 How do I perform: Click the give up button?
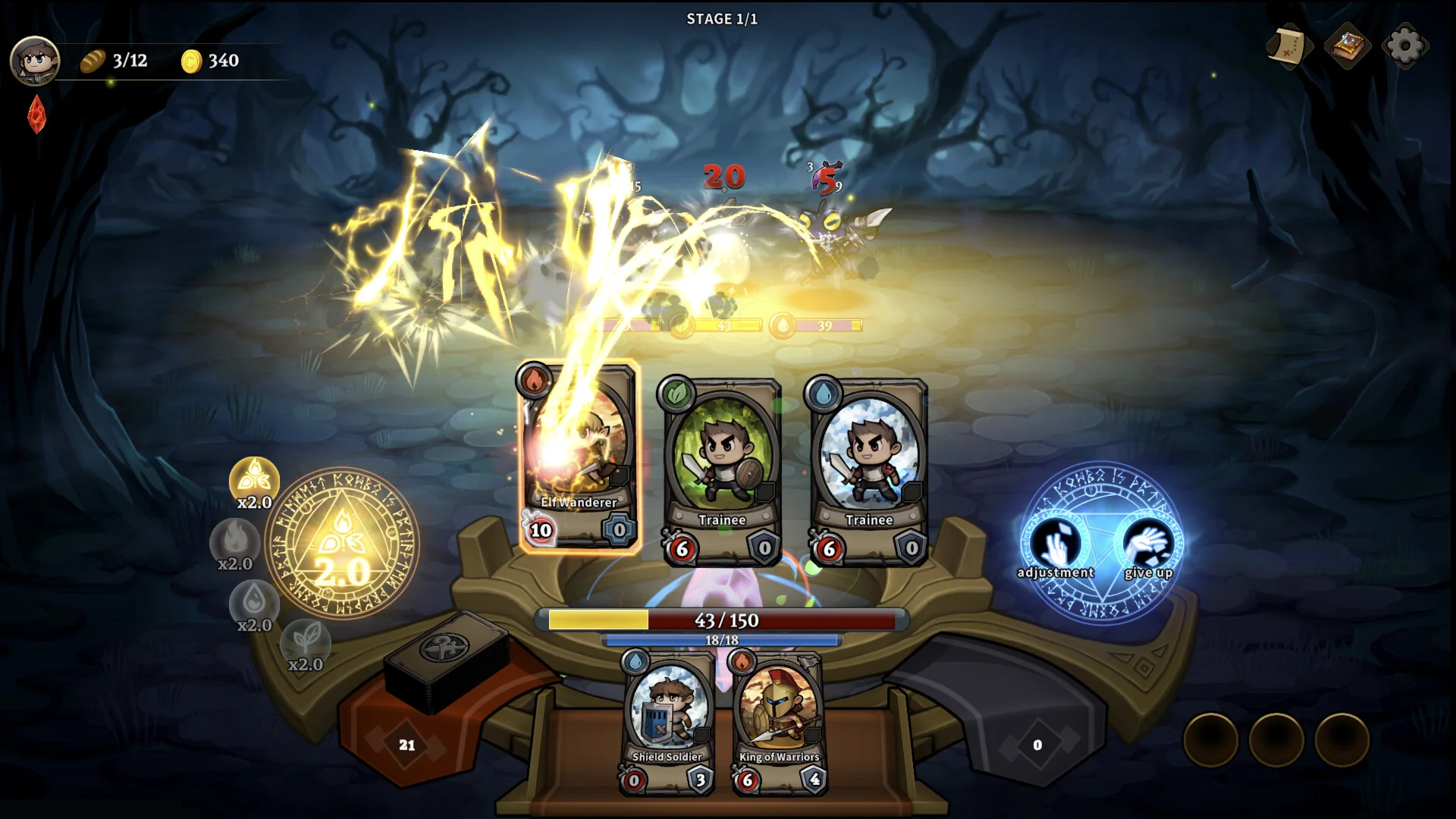click(1149, 548)
